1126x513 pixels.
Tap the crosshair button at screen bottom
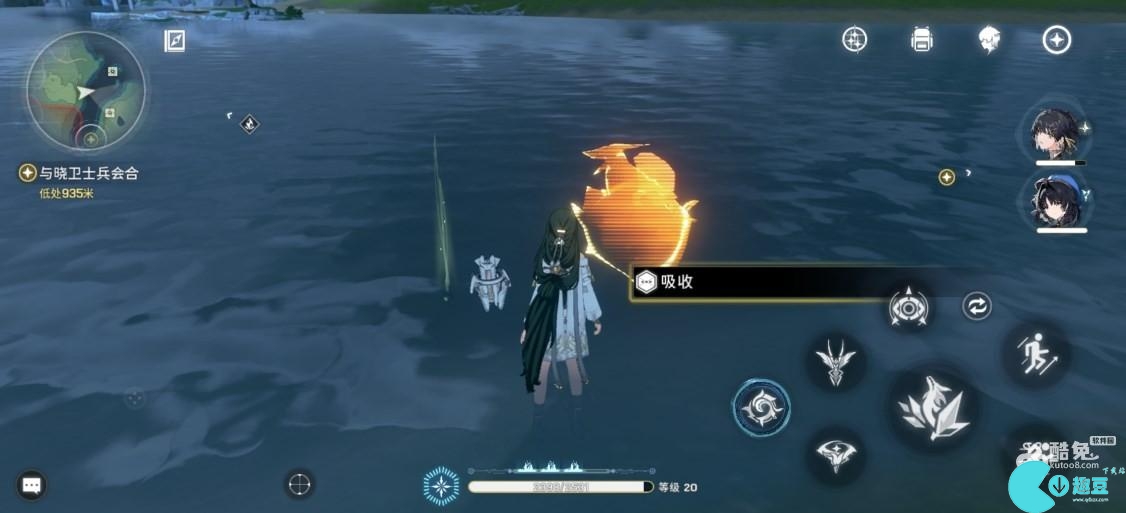pos(299,484)
